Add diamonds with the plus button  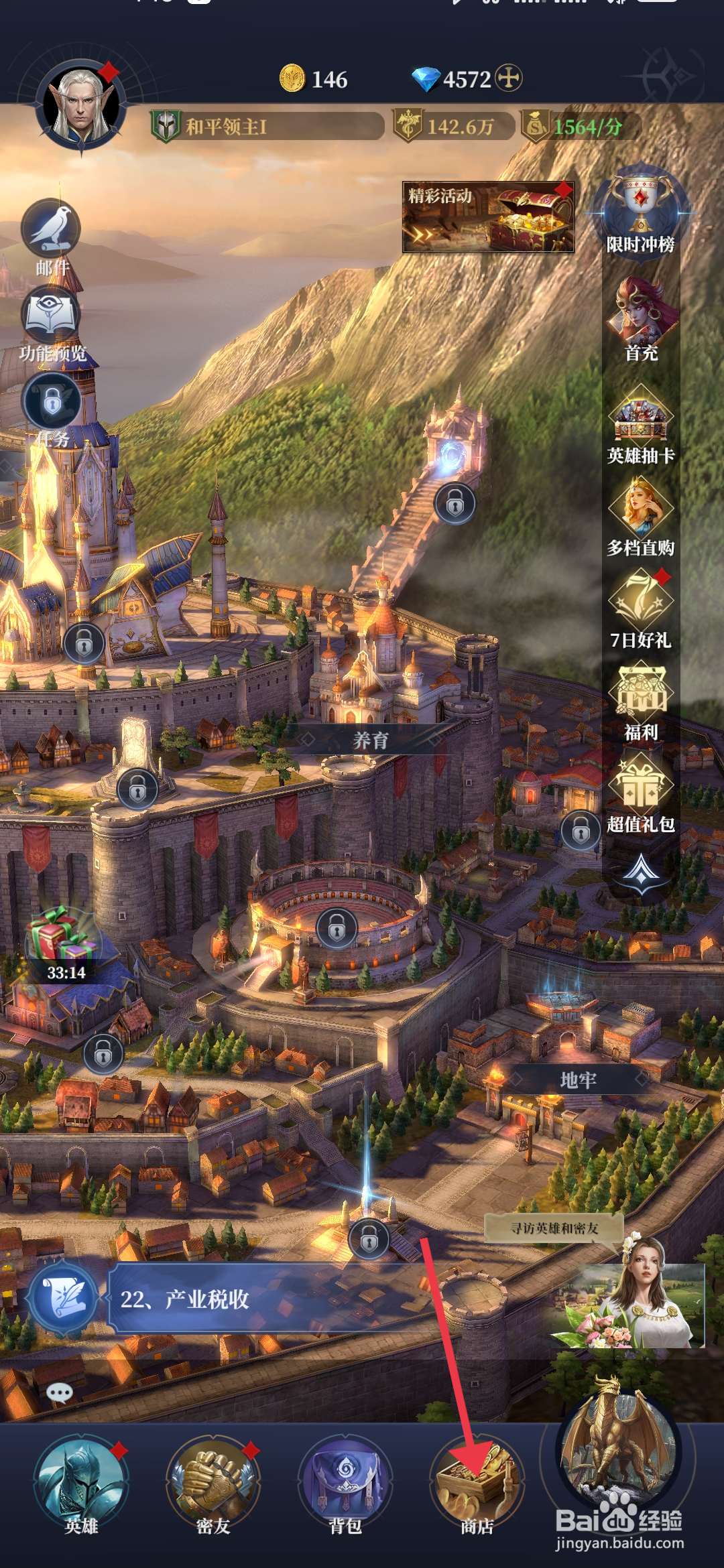click(509, 78)
